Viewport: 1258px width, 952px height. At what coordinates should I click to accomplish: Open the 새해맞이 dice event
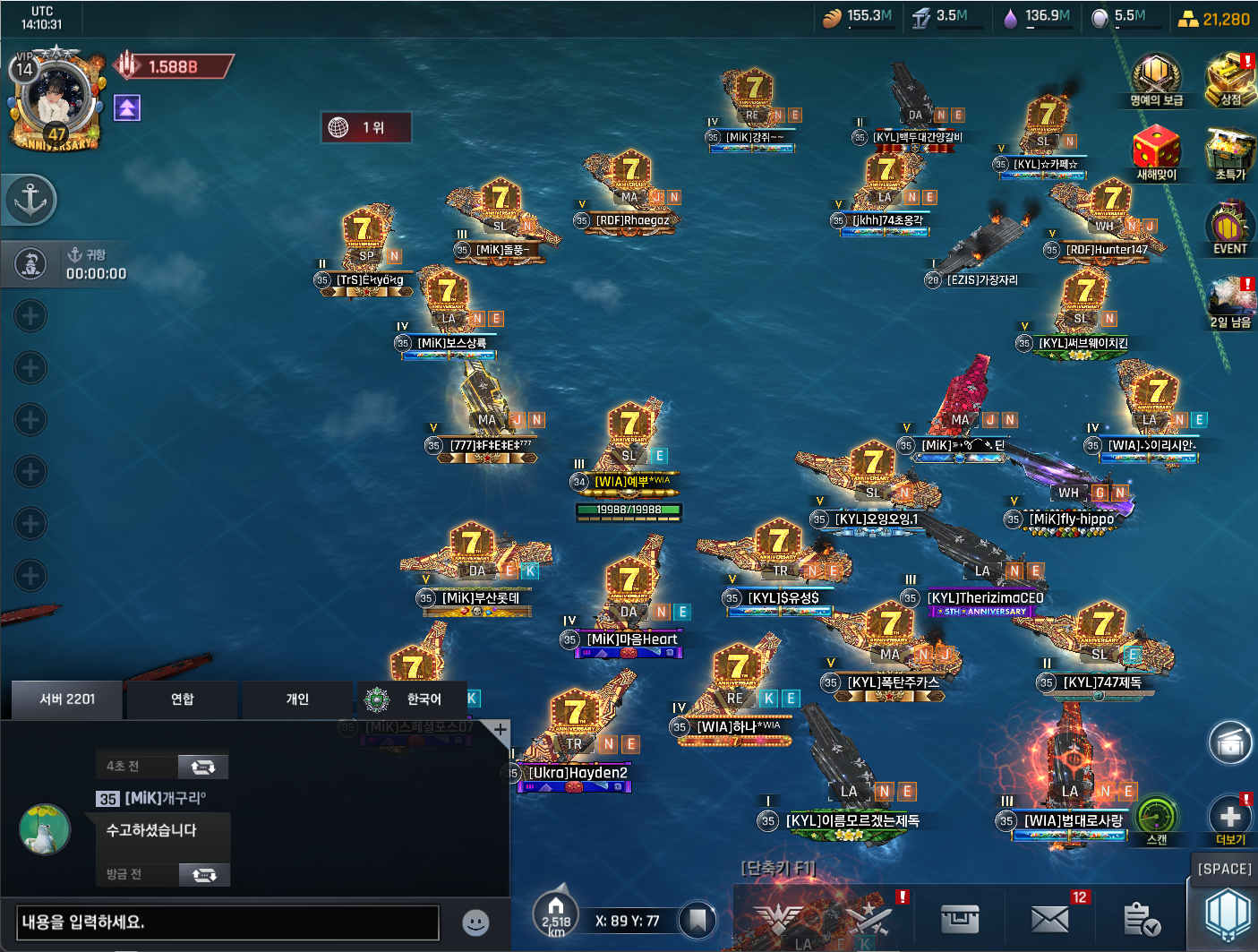coord(1156,150)
